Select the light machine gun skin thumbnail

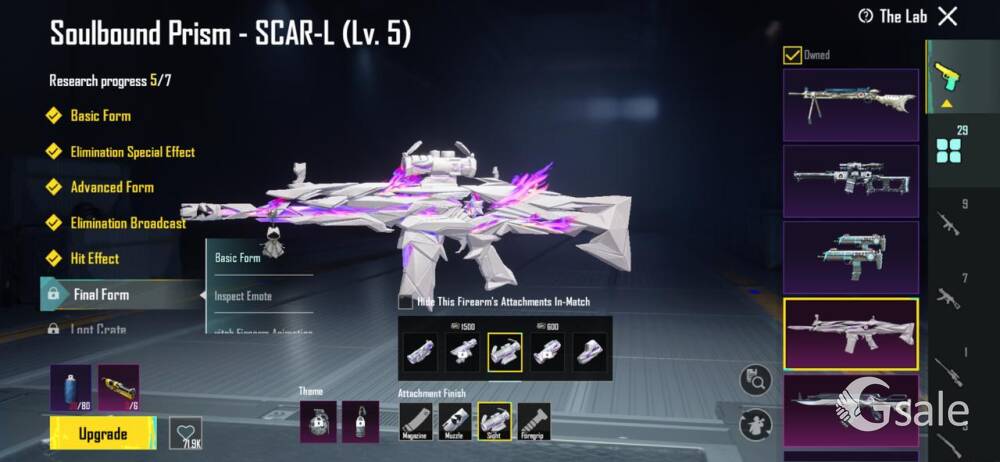pyautogui.click(x=850, y=104)
